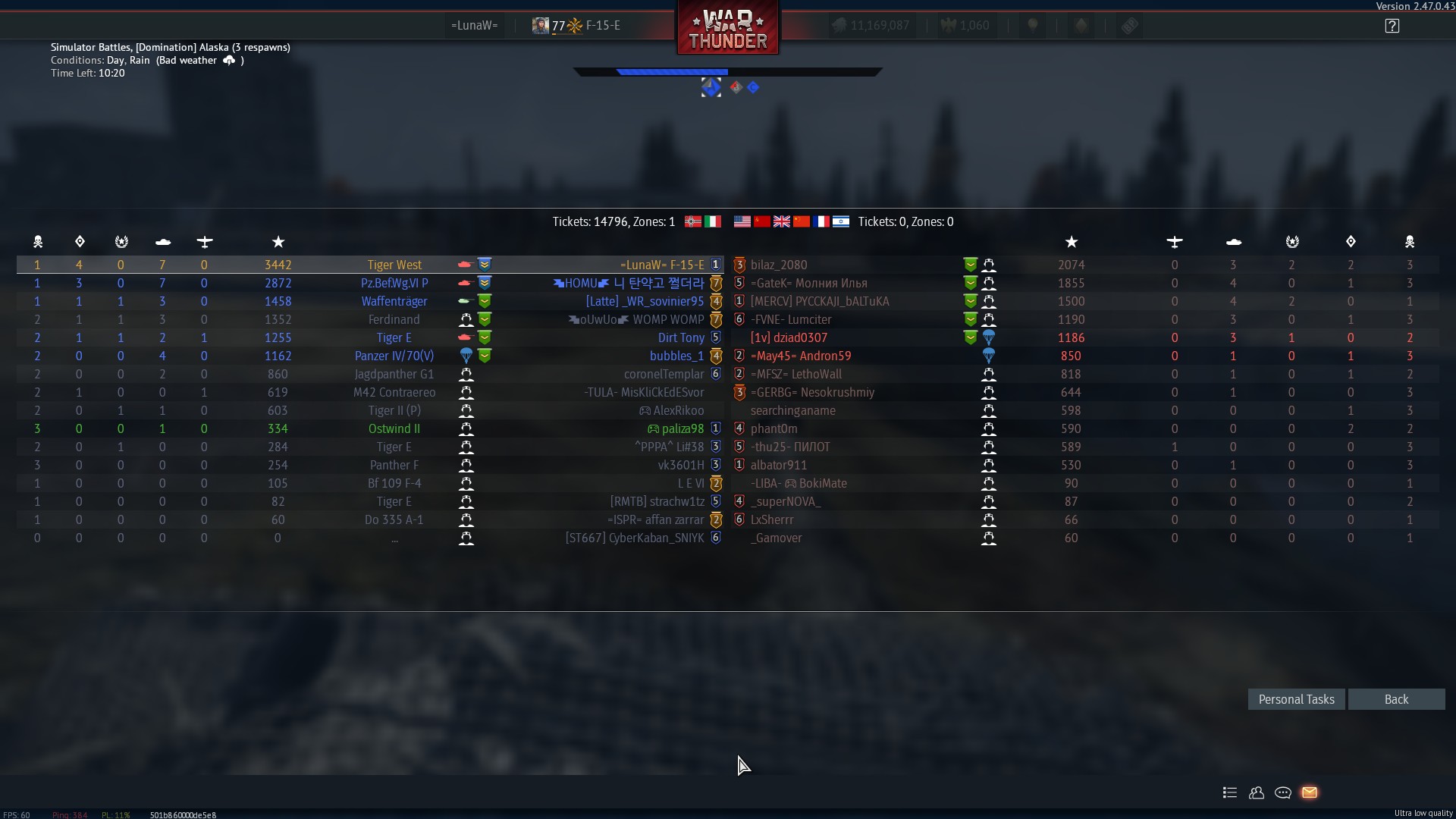Show the contacts friends icon

pos(1257,792)
